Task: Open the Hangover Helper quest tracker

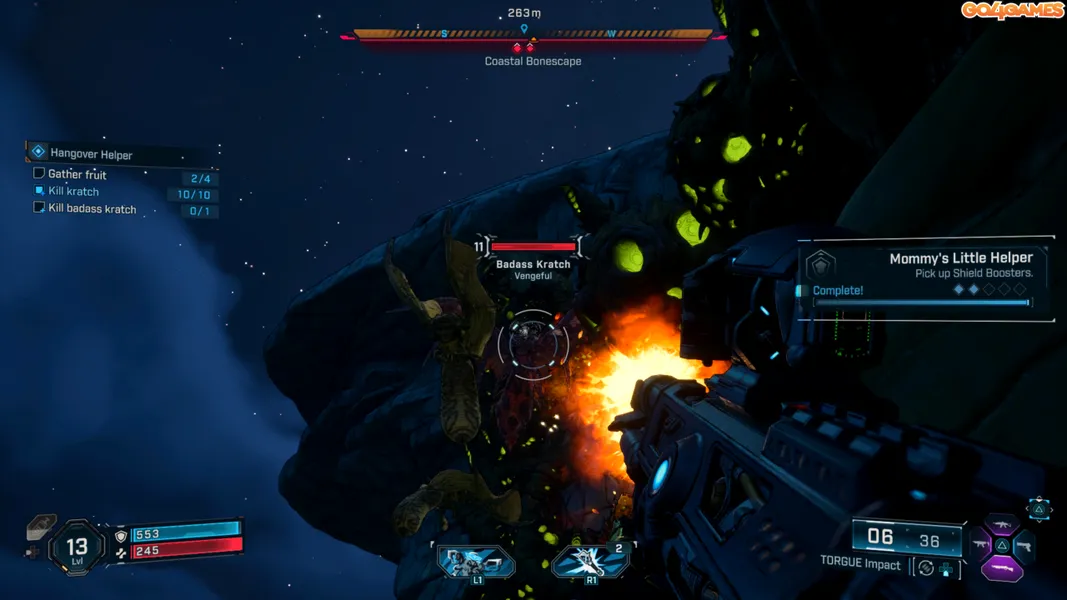Action: point(91,154)
